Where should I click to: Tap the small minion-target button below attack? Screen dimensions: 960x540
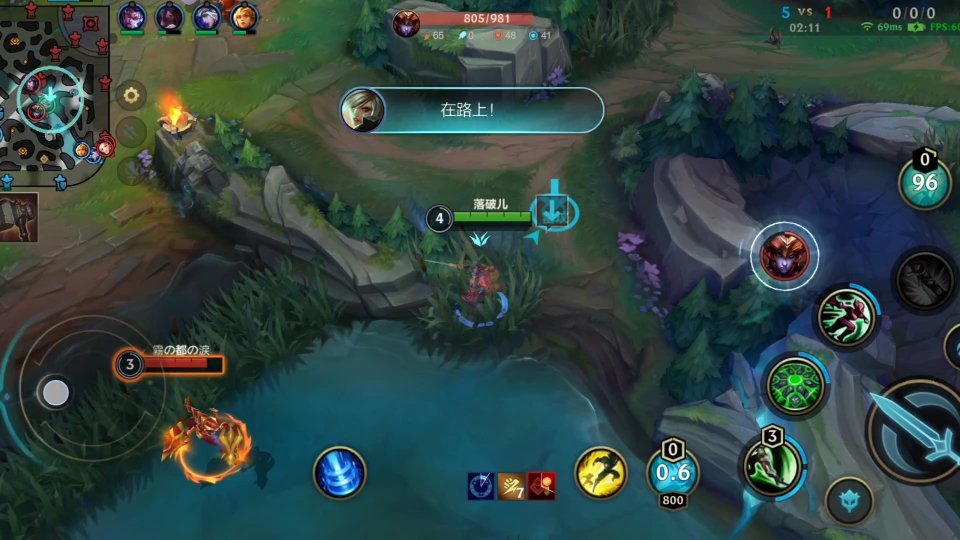(x=849, y=500)
